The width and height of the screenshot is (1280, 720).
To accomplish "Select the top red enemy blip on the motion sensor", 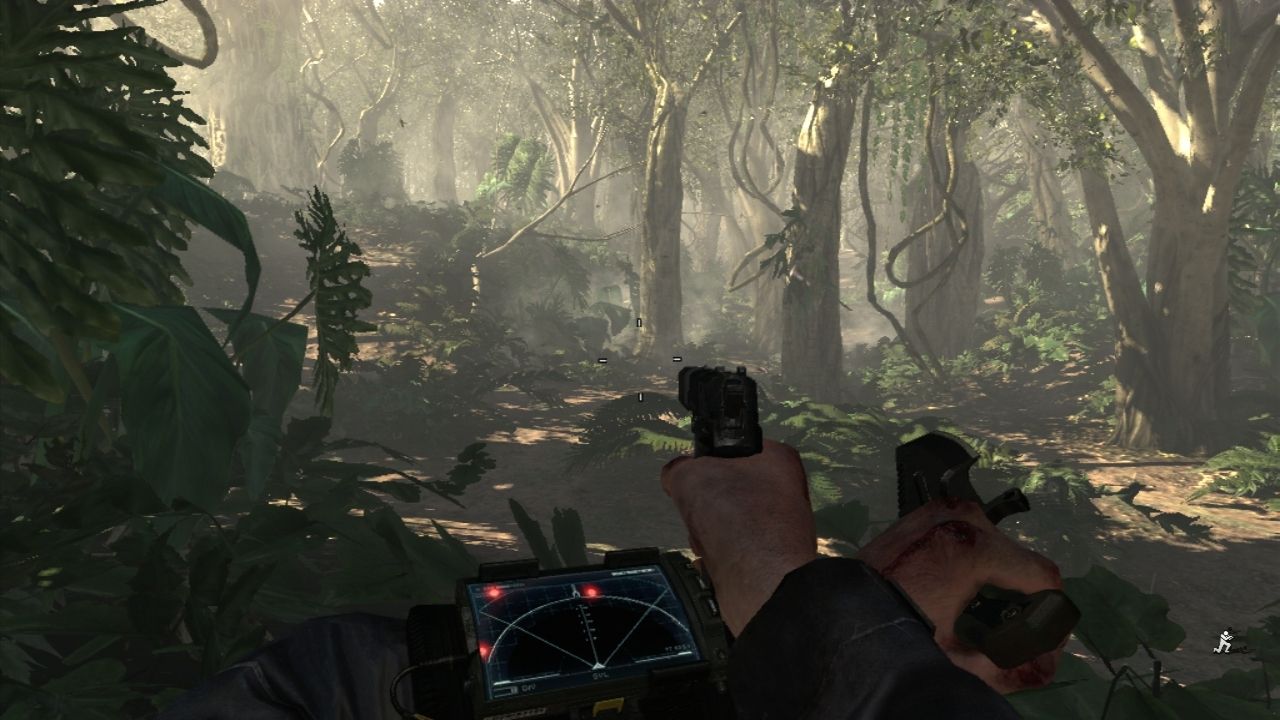I will (x=591, y=592).
